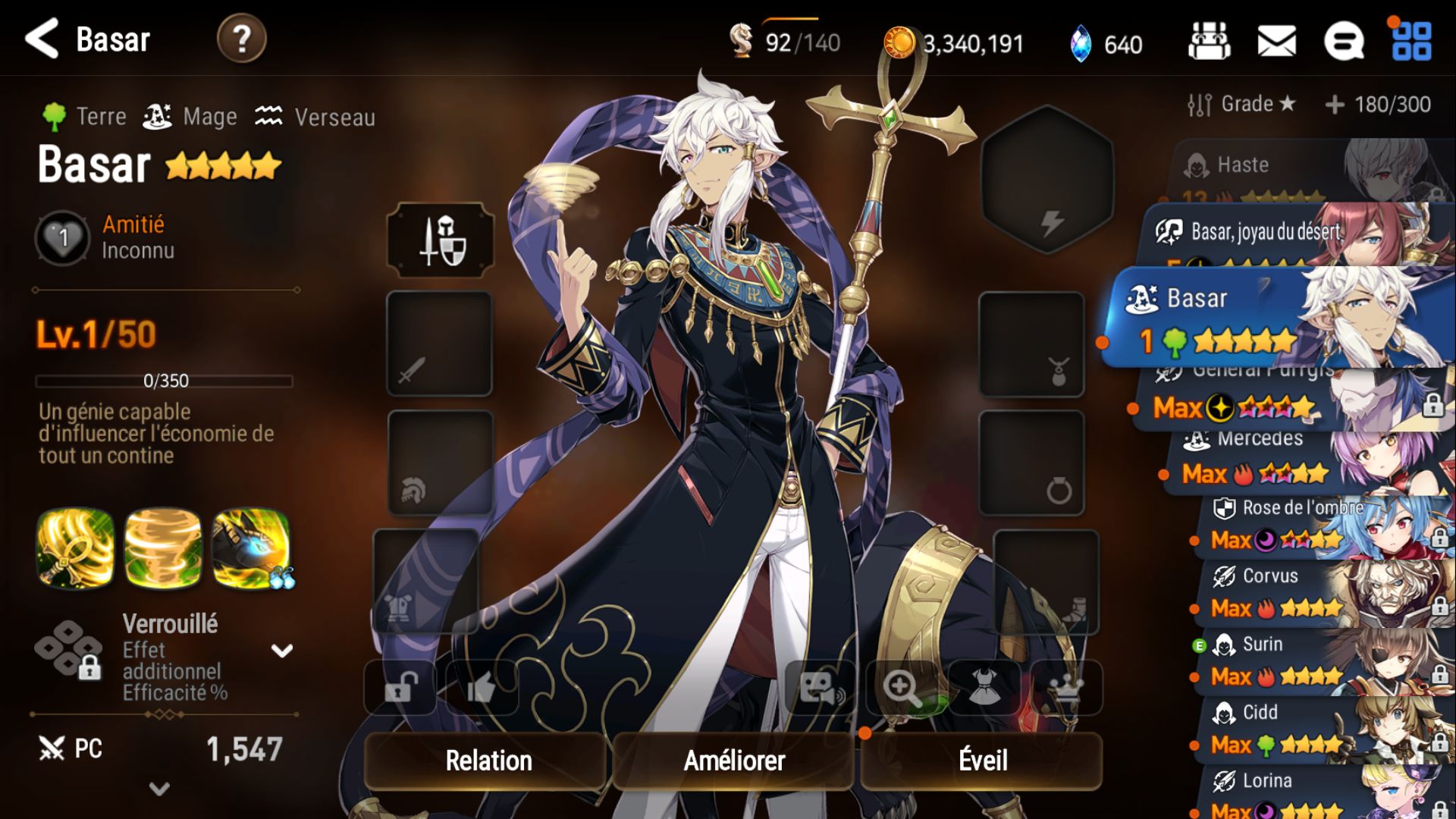
Task: Open the dress skin wardrobe
Action: point(984,688)
